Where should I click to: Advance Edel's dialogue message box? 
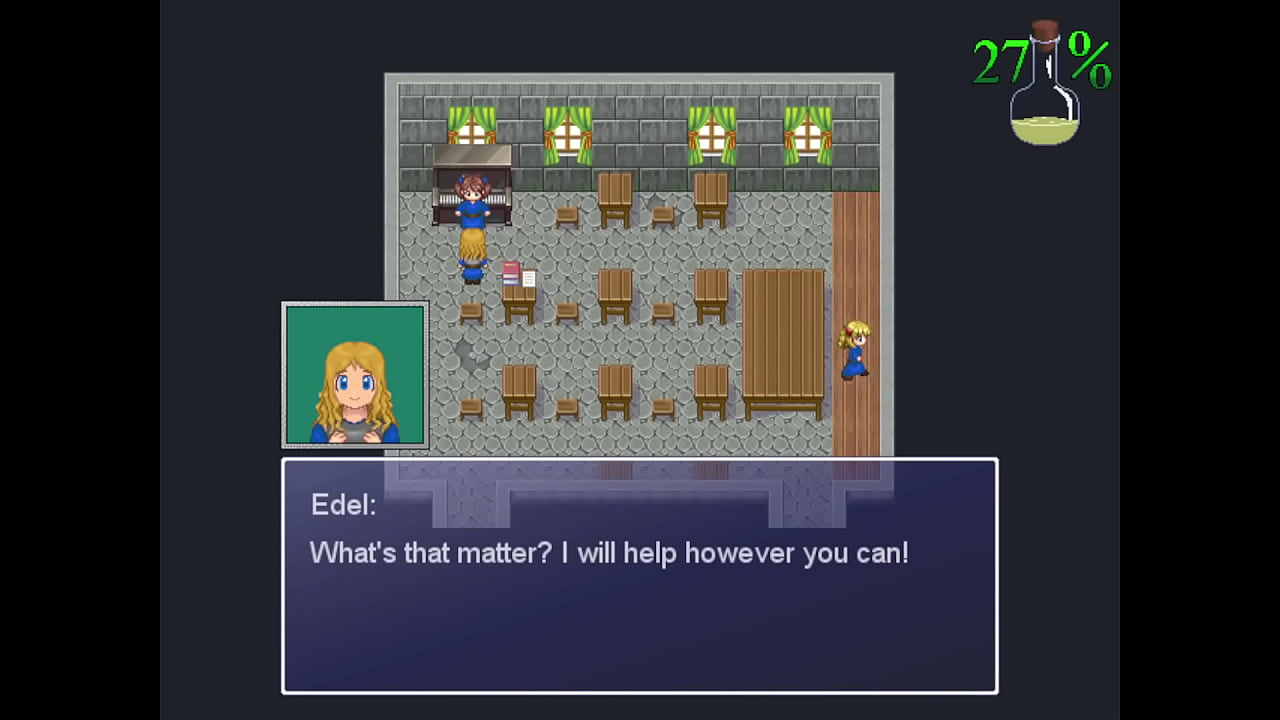tap(639, 576)
